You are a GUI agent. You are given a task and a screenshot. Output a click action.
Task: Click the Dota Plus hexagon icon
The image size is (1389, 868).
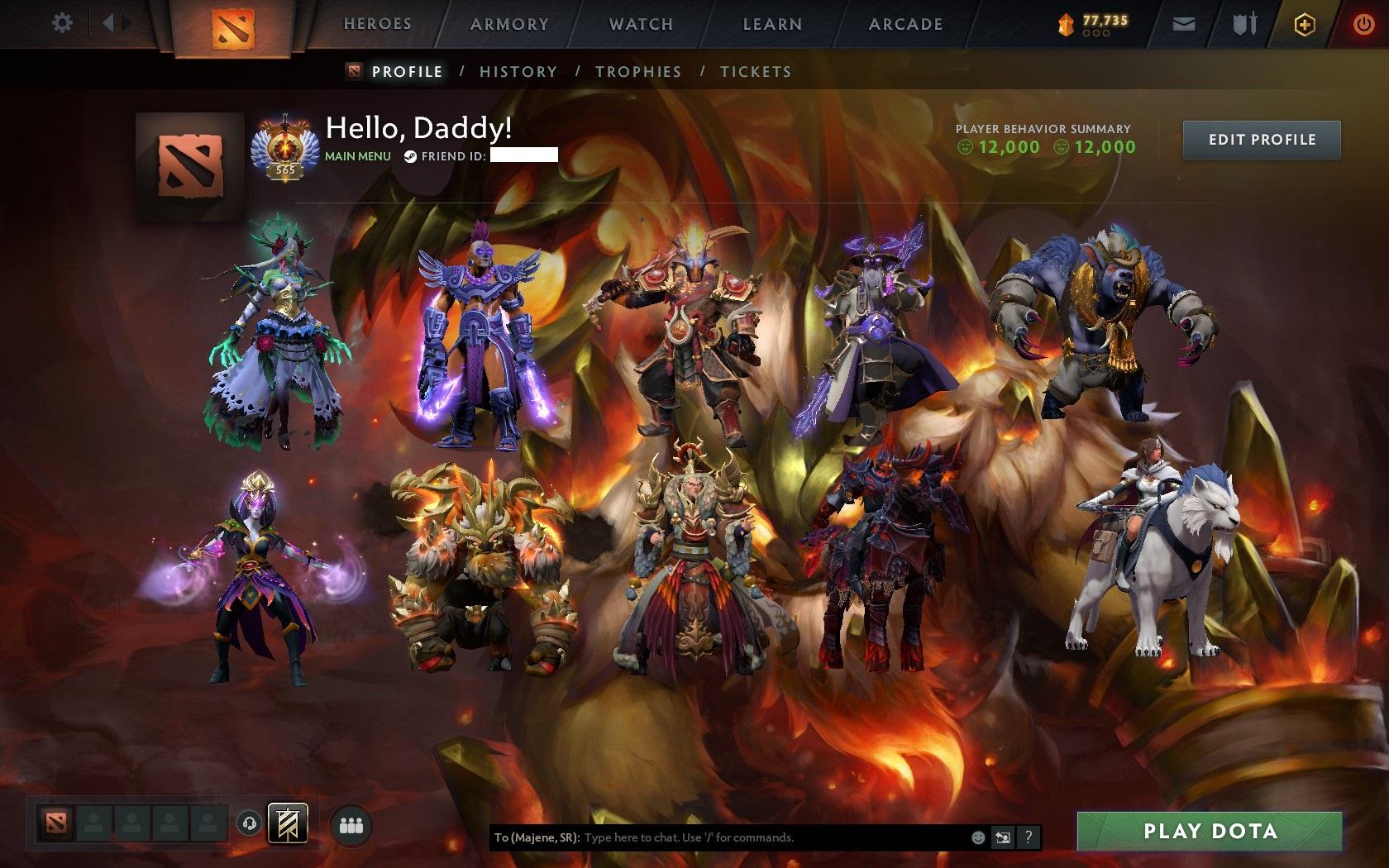click(1305, 24)
